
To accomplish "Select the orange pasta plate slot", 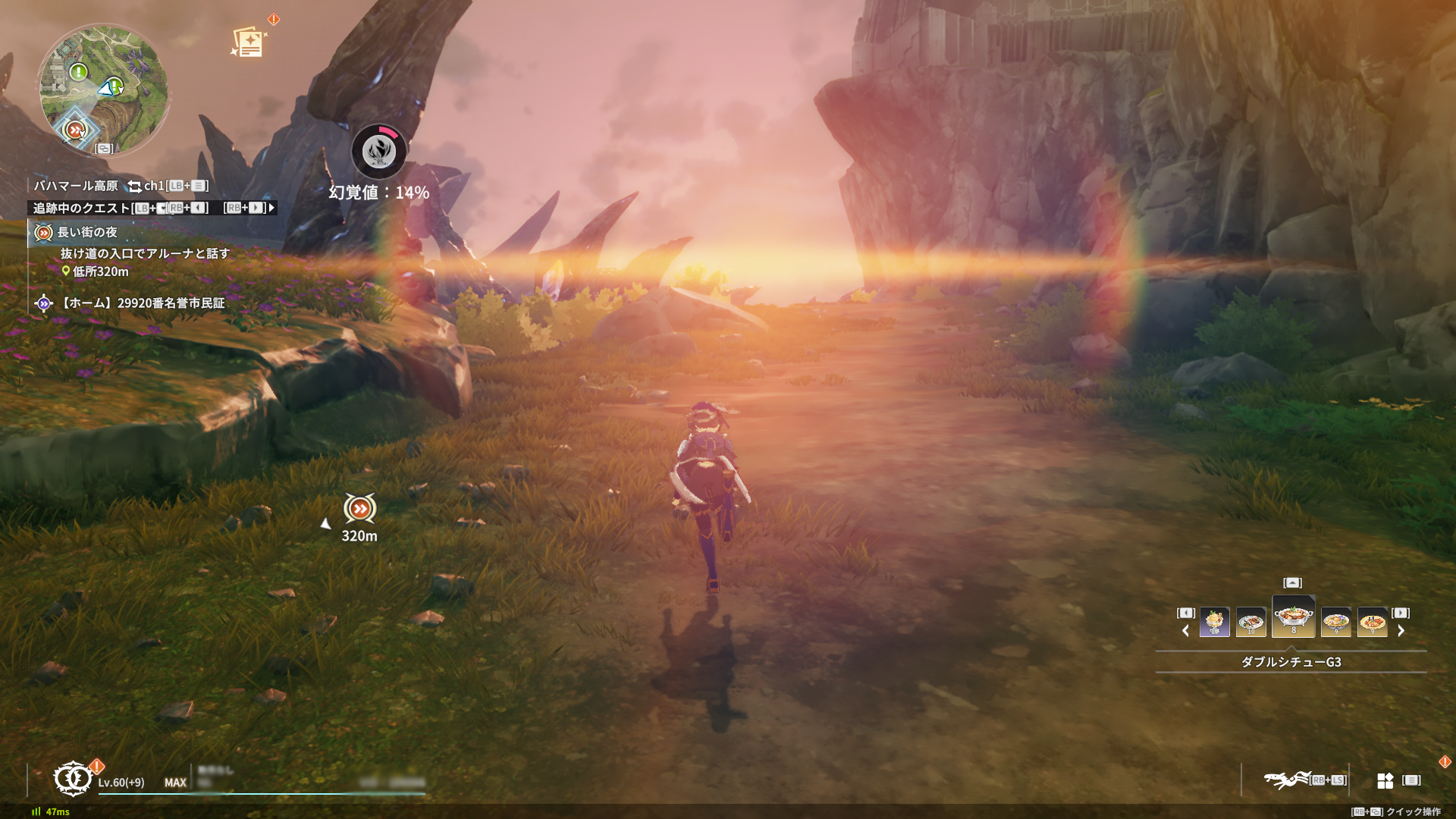I will pos(1372,623).
